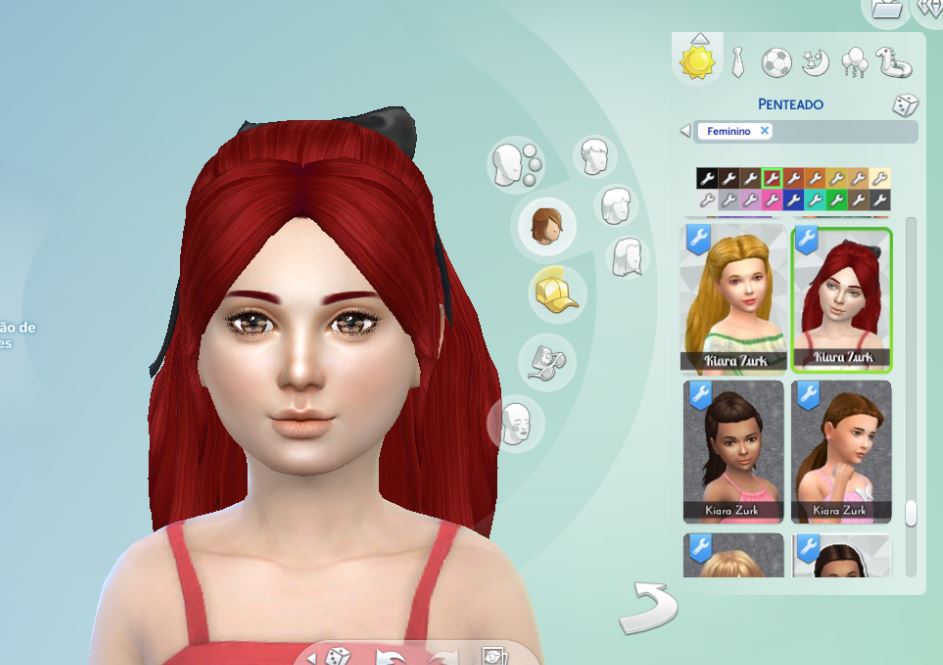Choose the blonde wavy hairstyle thumbnail
This screenshot has height=665, width=943.
733,298
